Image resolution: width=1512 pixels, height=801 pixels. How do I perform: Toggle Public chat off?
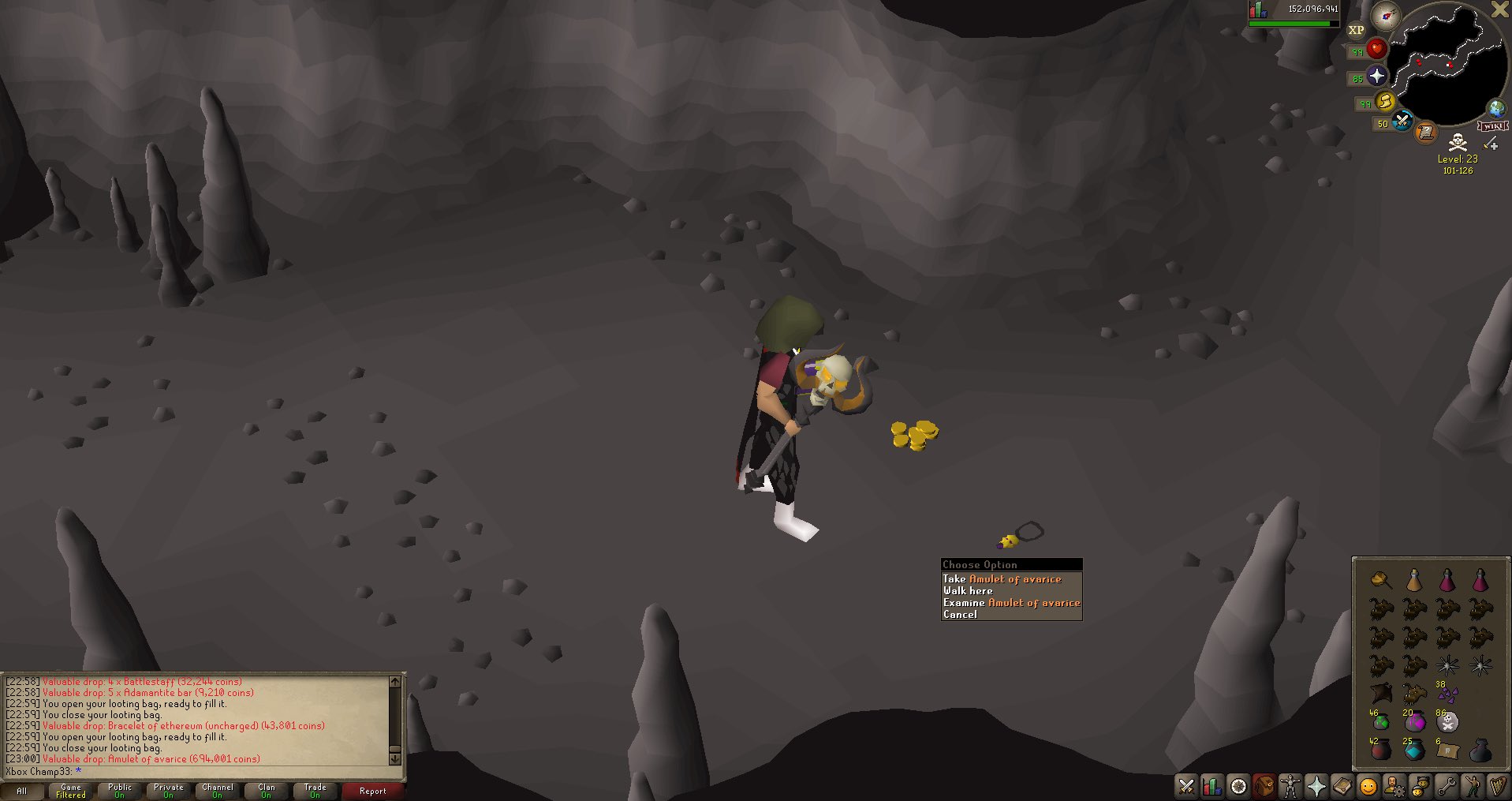pyautogui.click(x=119, y=790)
